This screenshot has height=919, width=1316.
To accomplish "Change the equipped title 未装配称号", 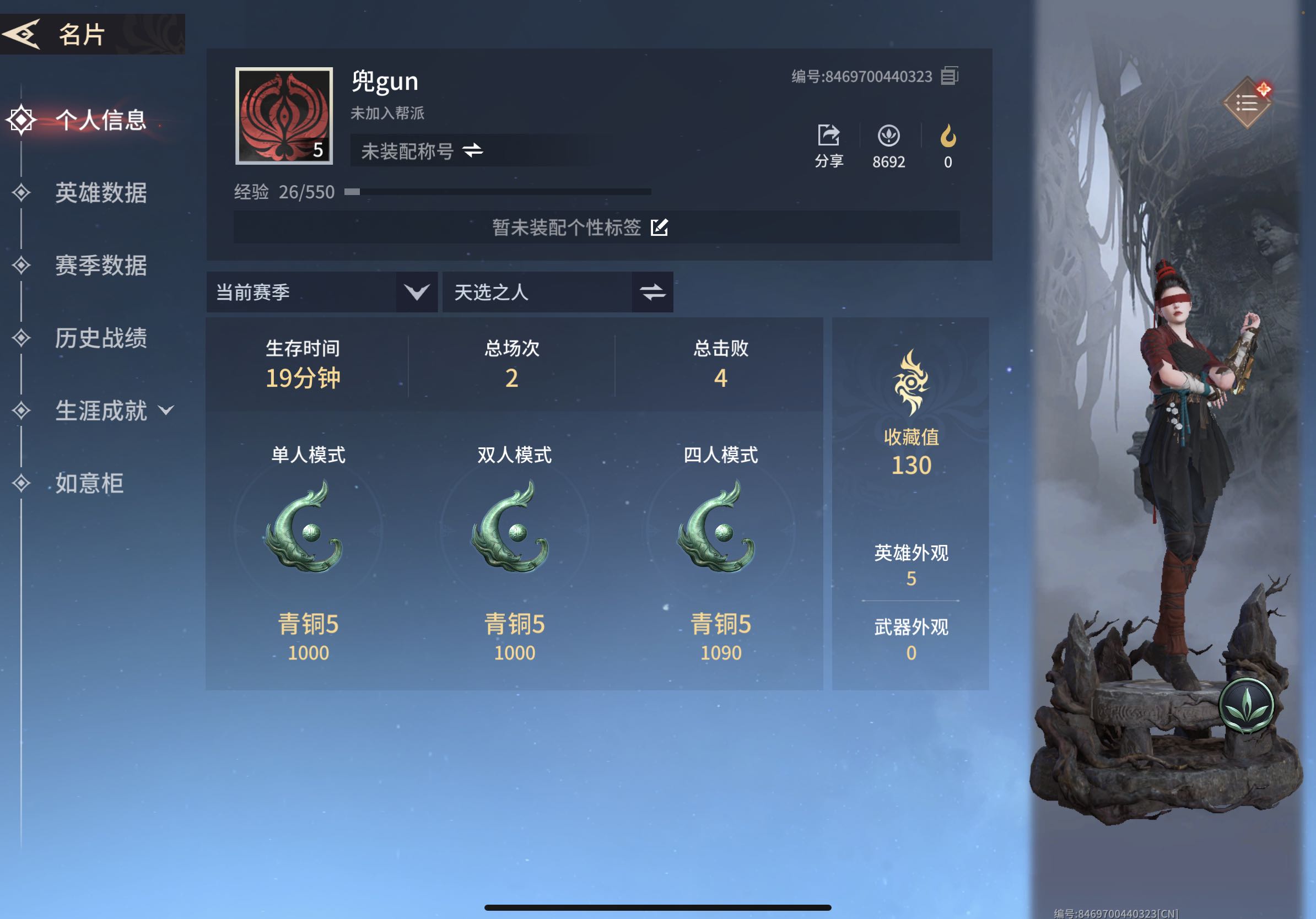I will tap(473, 150).
